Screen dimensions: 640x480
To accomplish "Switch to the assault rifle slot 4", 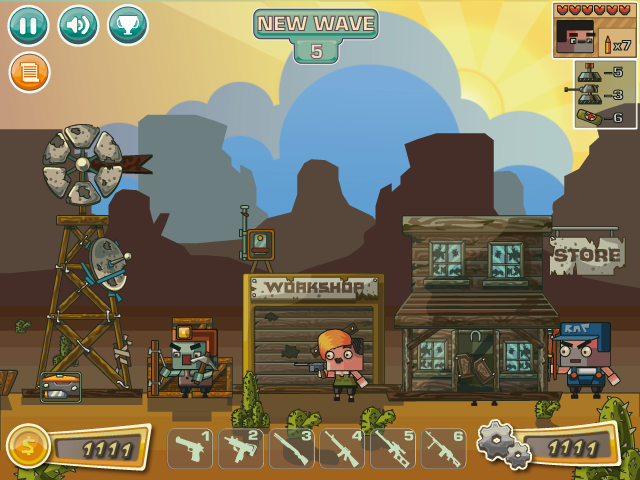I will [x=343, y=449].
